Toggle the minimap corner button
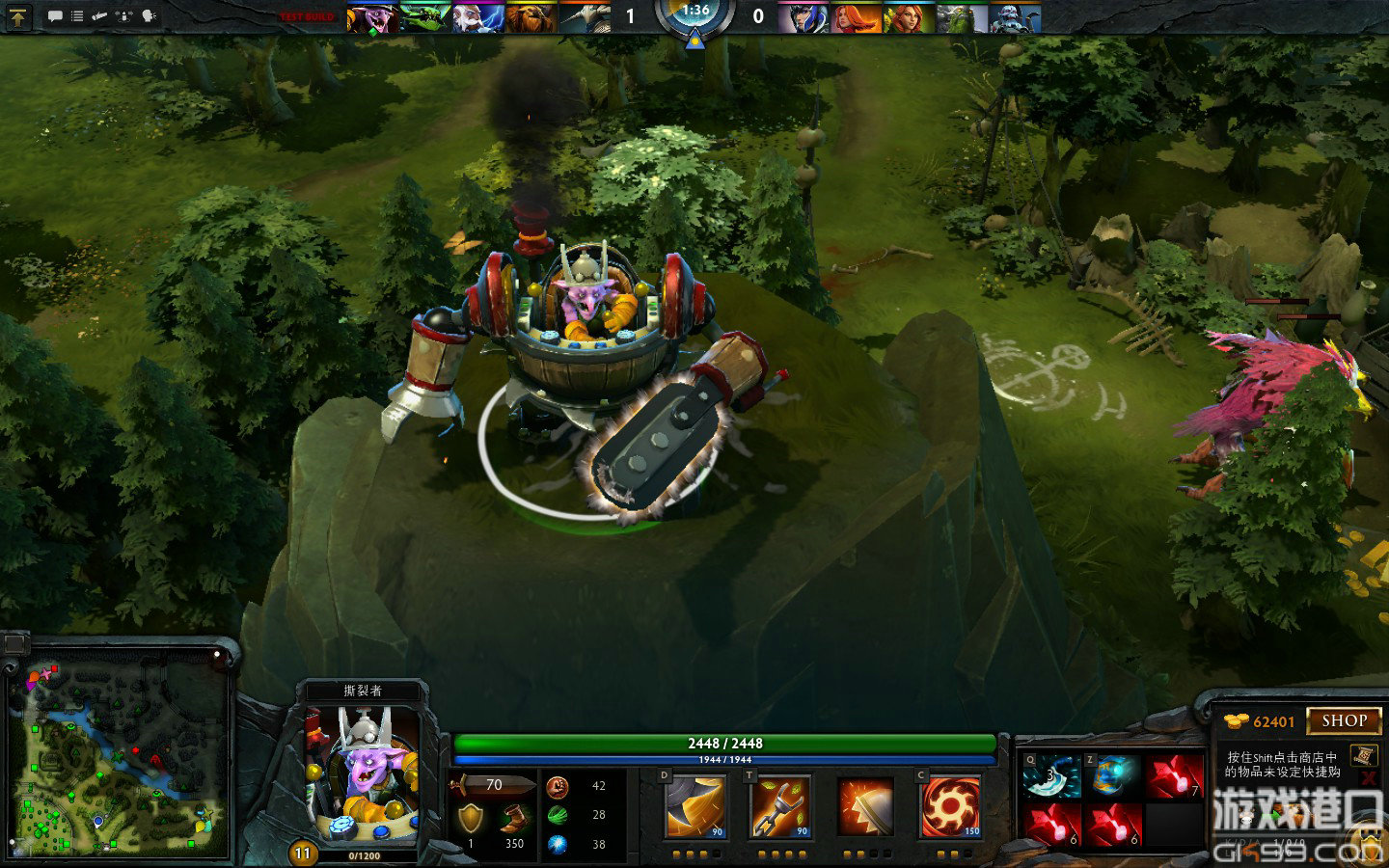Image resolution: width=1389 pixels, height=868 pixels. coord(15,643)
